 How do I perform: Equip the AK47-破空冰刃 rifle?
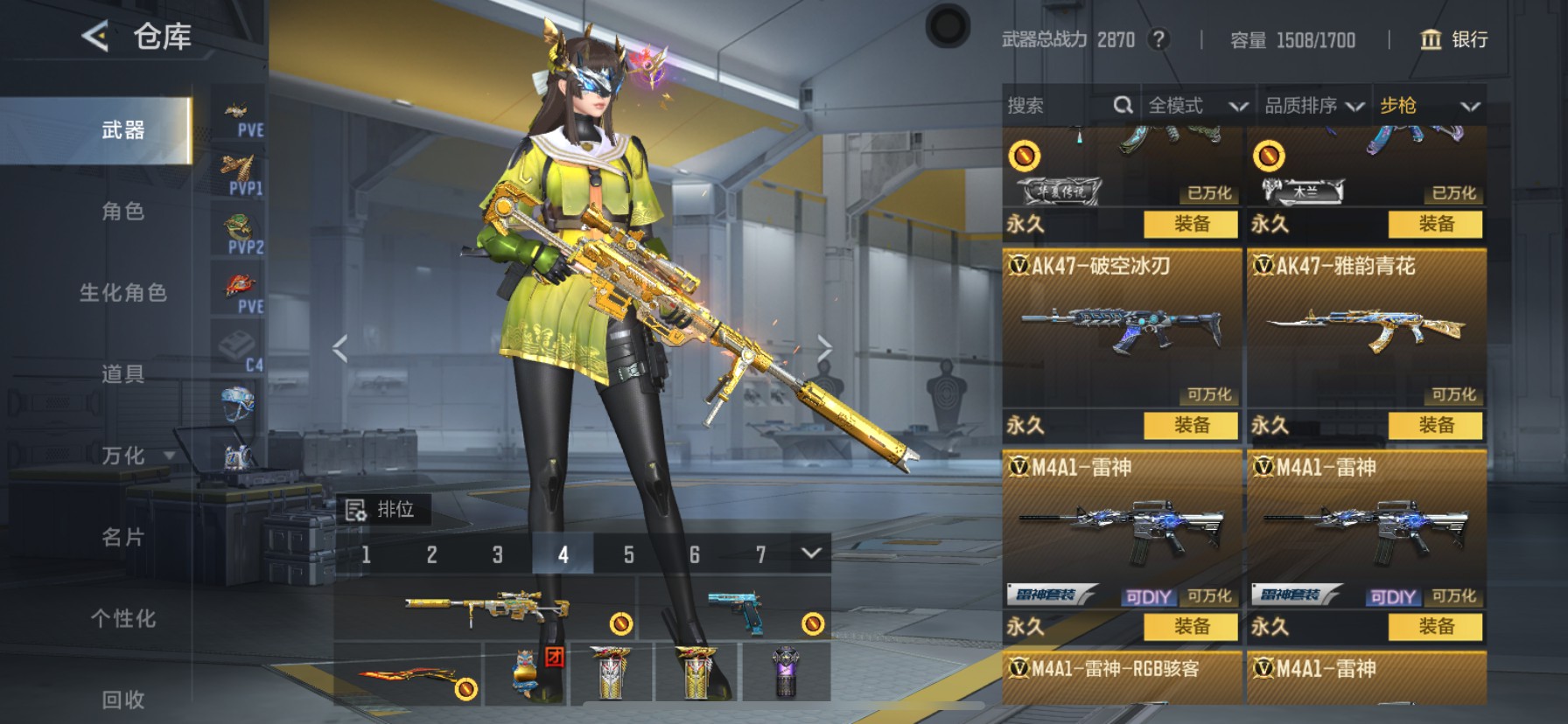click(1191, 426)
